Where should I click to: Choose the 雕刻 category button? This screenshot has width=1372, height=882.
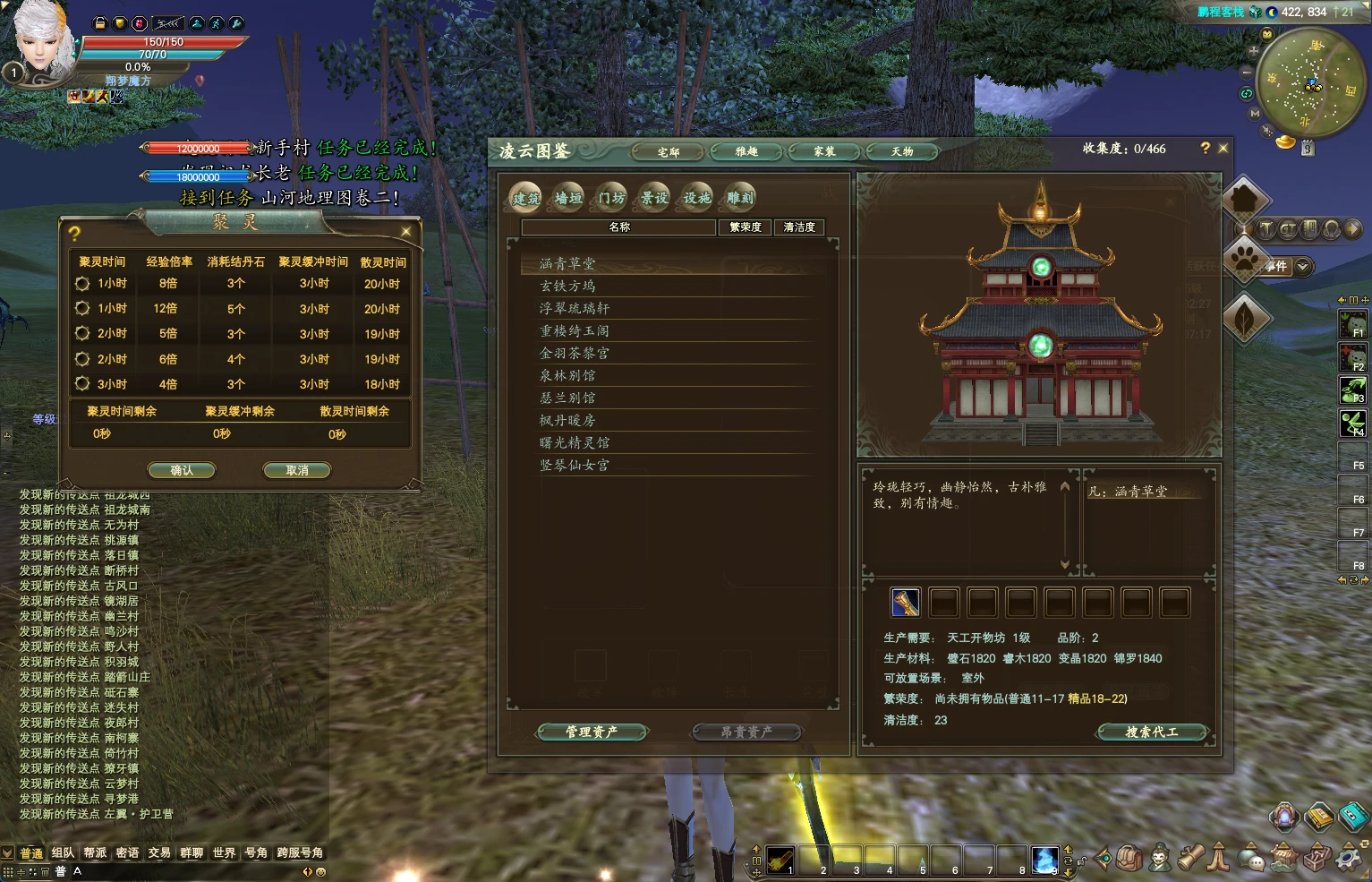click(x=740, y=198)
